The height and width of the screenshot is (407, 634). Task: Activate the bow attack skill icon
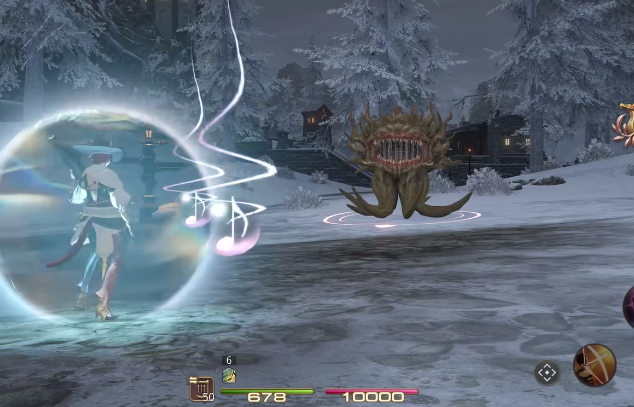tap(593, 365)
